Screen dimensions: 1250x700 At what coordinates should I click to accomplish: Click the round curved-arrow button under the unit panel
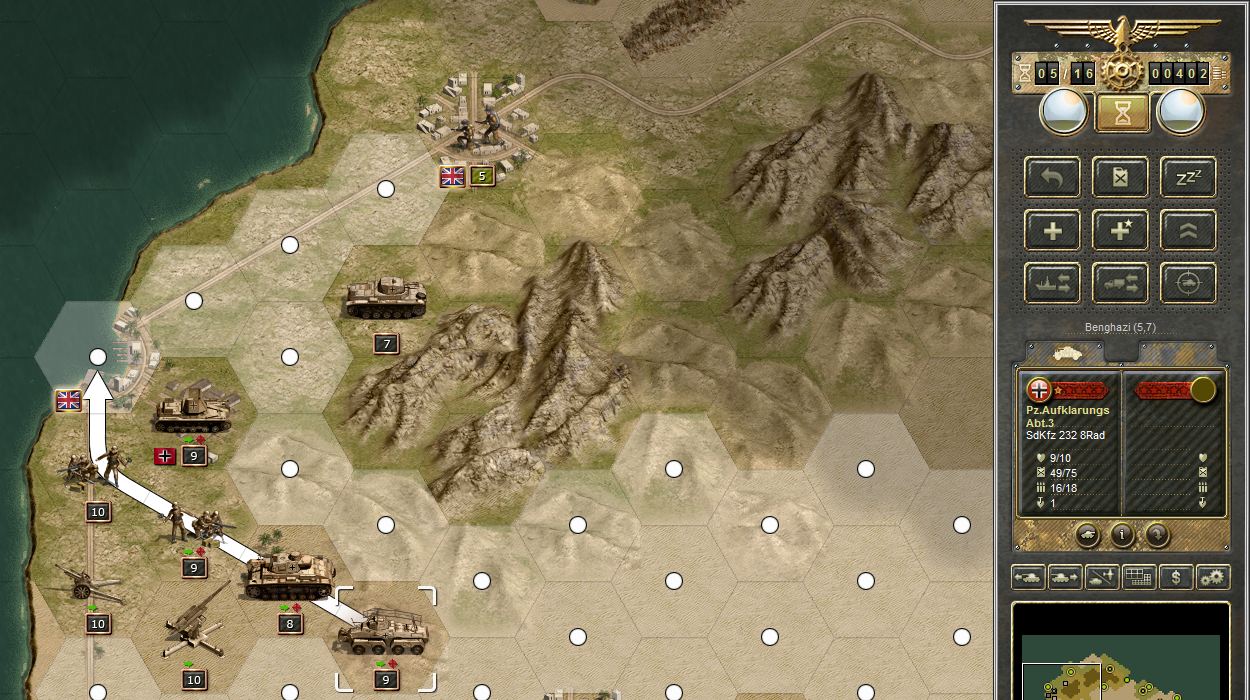[x=1157, y=534]
